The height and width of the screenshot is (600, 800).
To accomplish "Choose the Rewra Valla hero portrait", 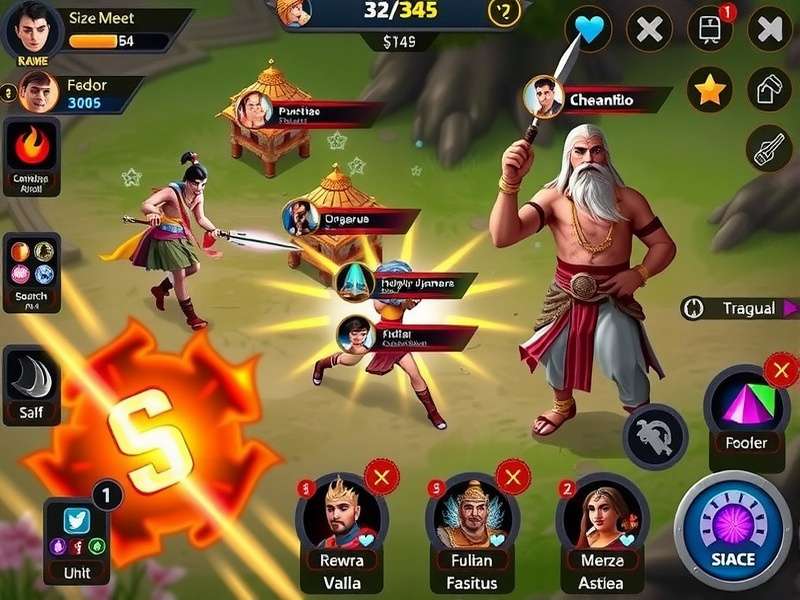I will 342,520.
